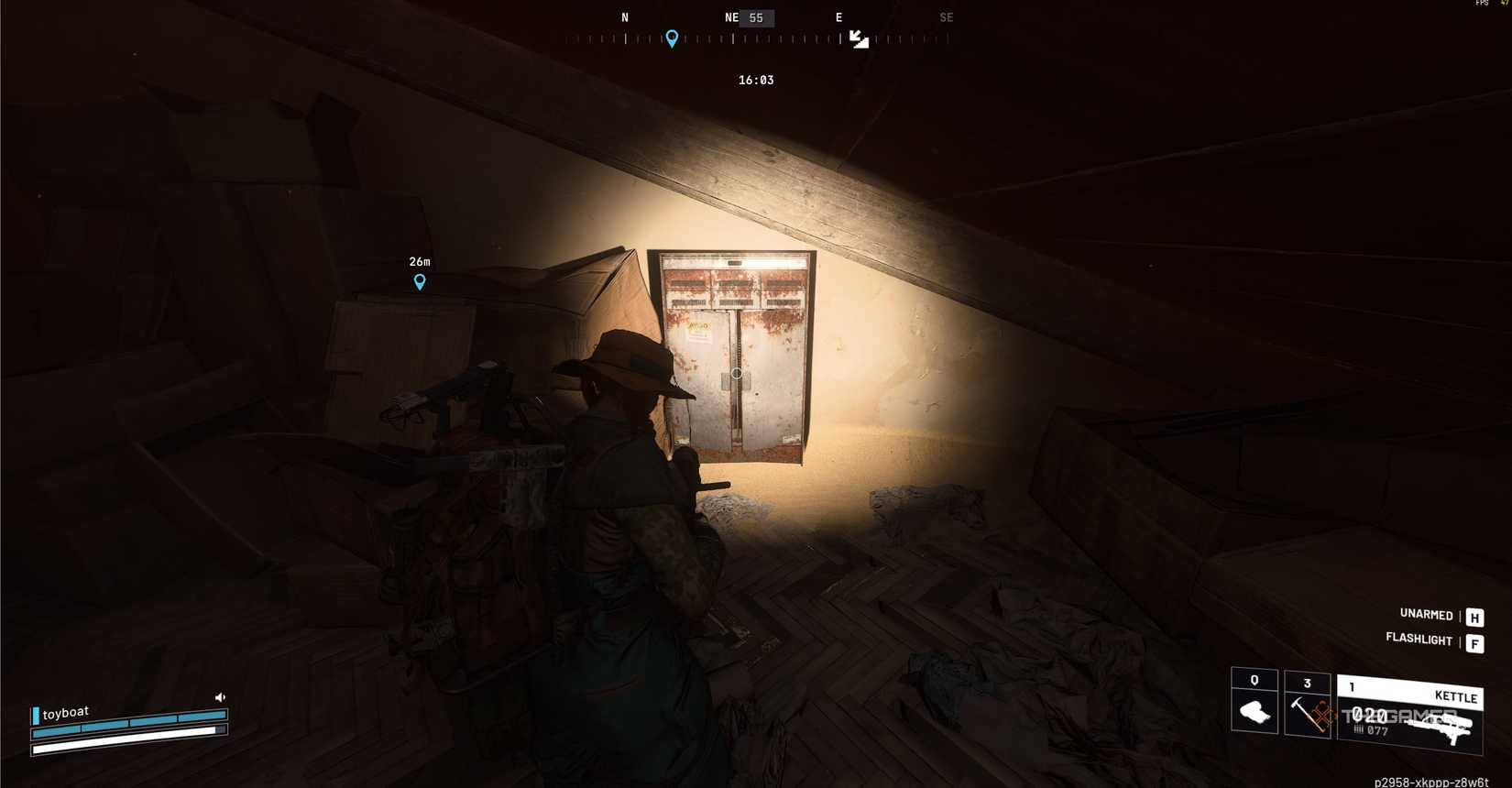Click the E marker on the compass
This screenshot has height=788, width=1512.
point(838,17)
